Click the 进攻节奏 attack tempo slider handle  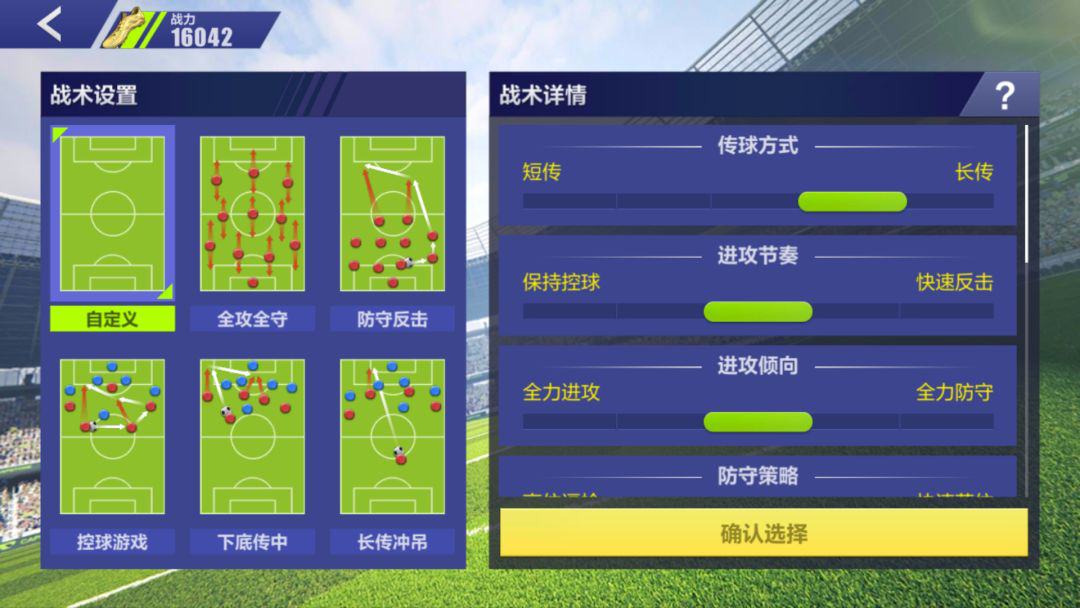pos(758,312)
